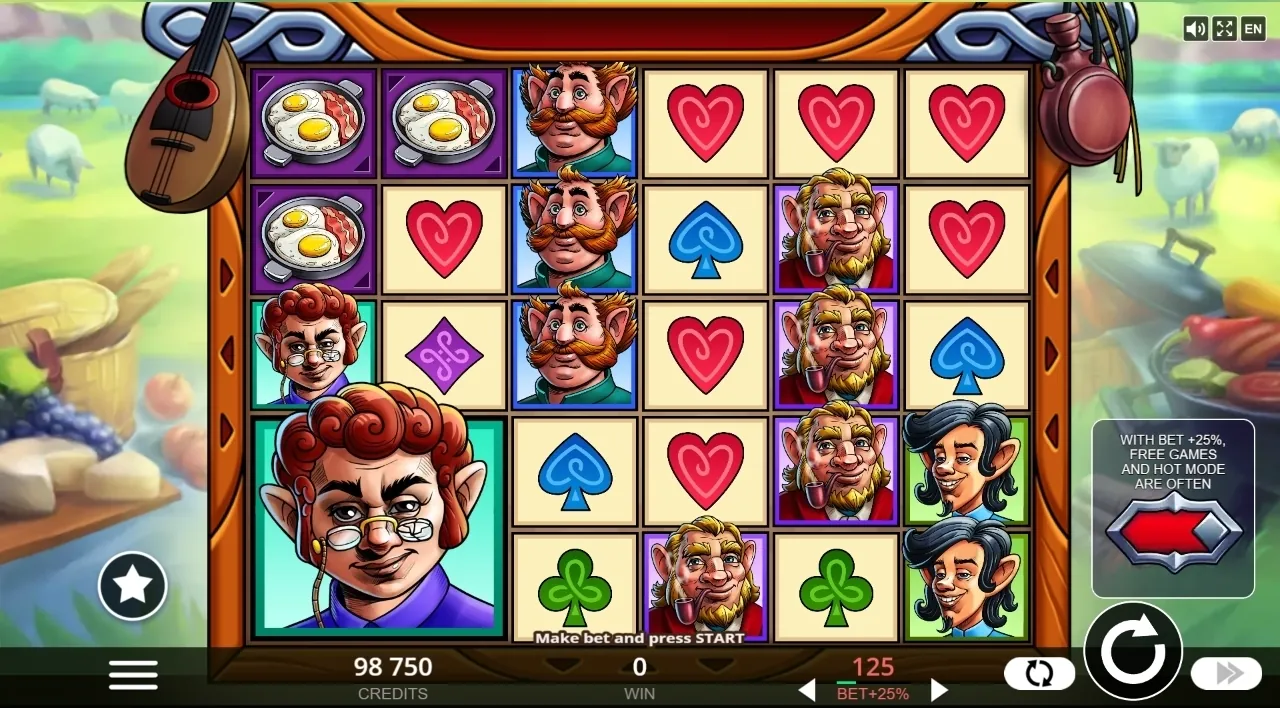Switch to fullscreen mode
This screenshot has height=708, width=1280.
click(1224, 29)
